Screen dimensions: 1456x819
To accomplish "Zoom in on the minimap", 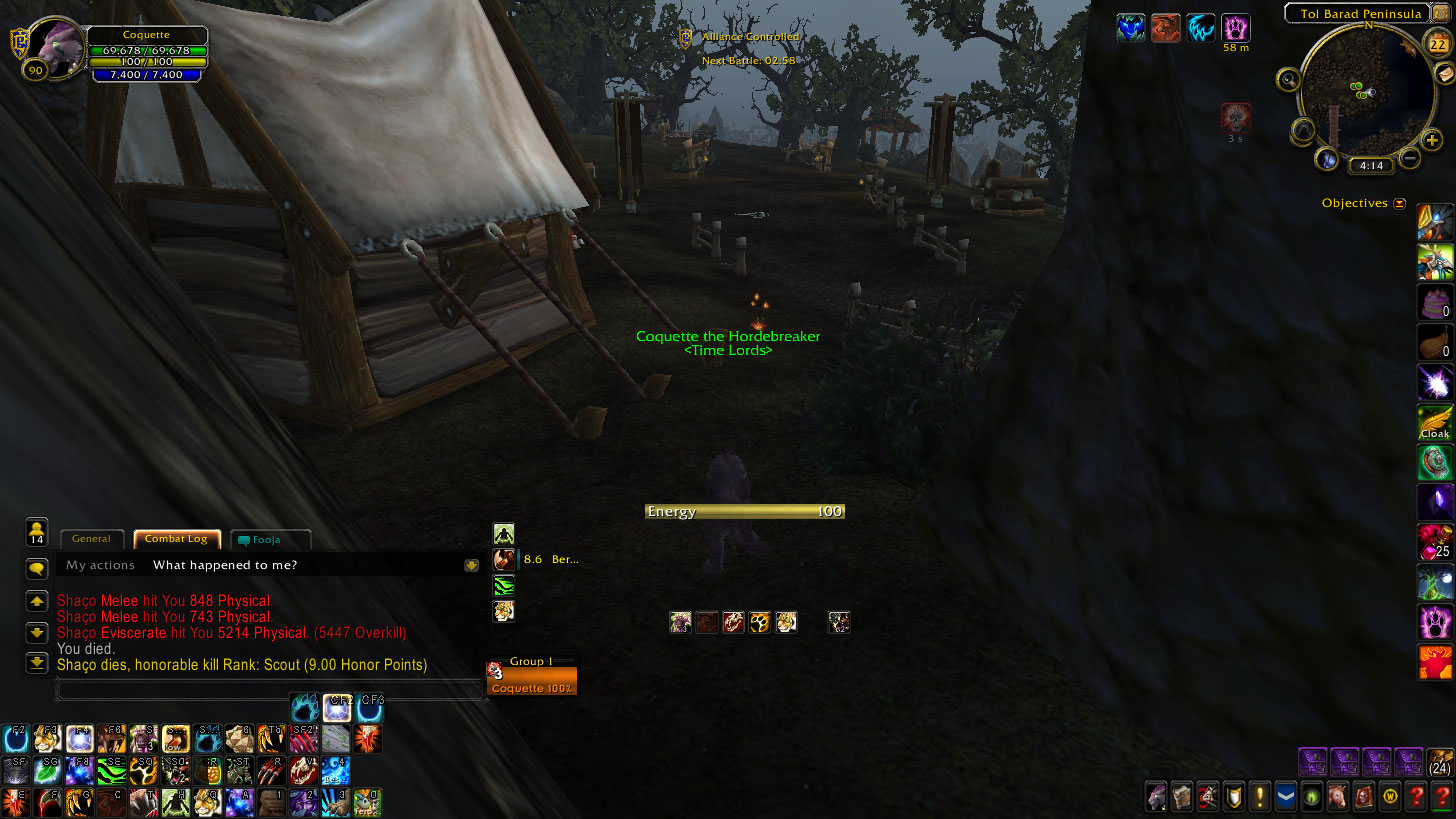I will [x=1432, y=140].
